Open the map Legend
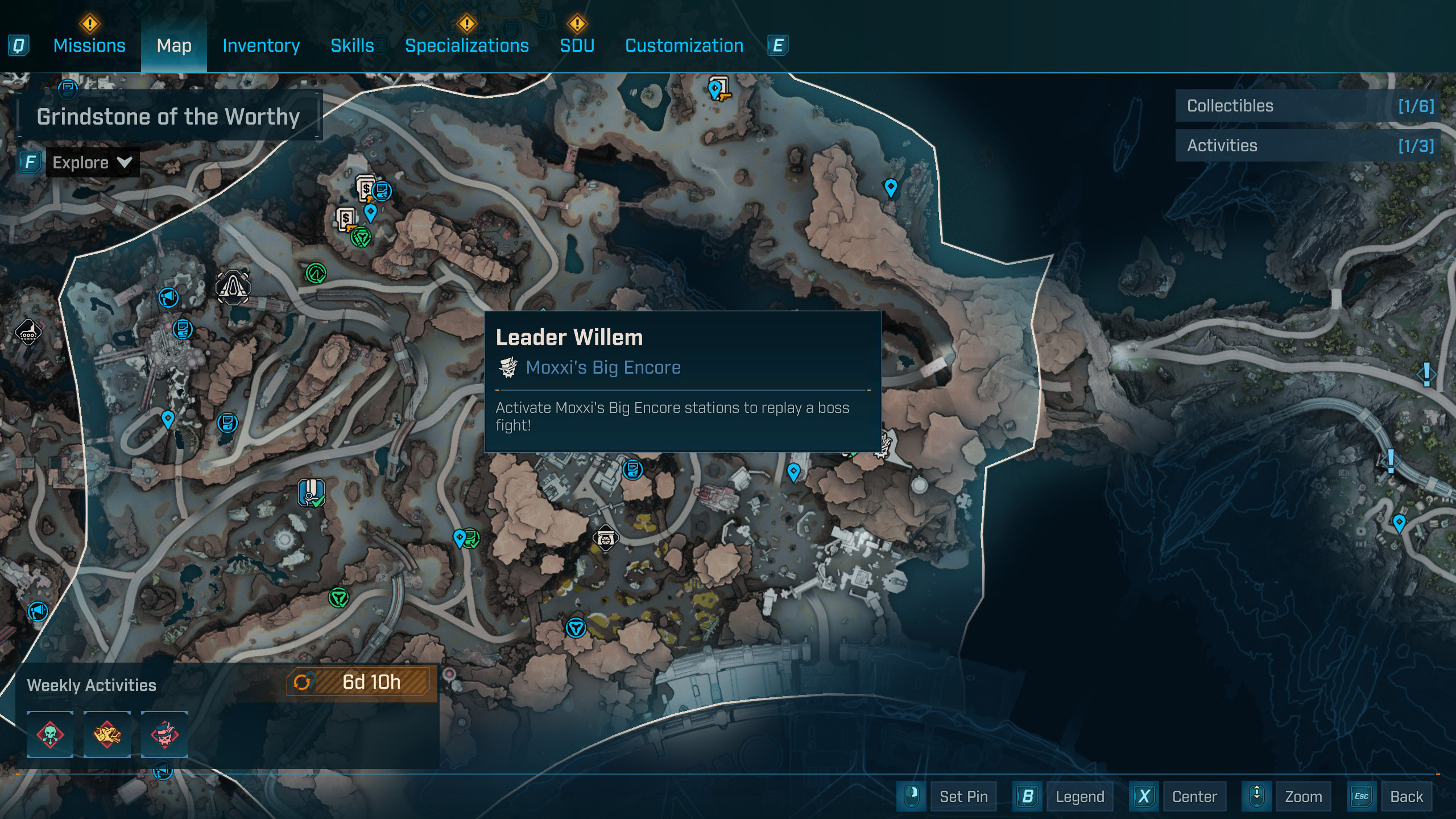The height and width of the screenshot is (819, 1456). [1079, 797]
